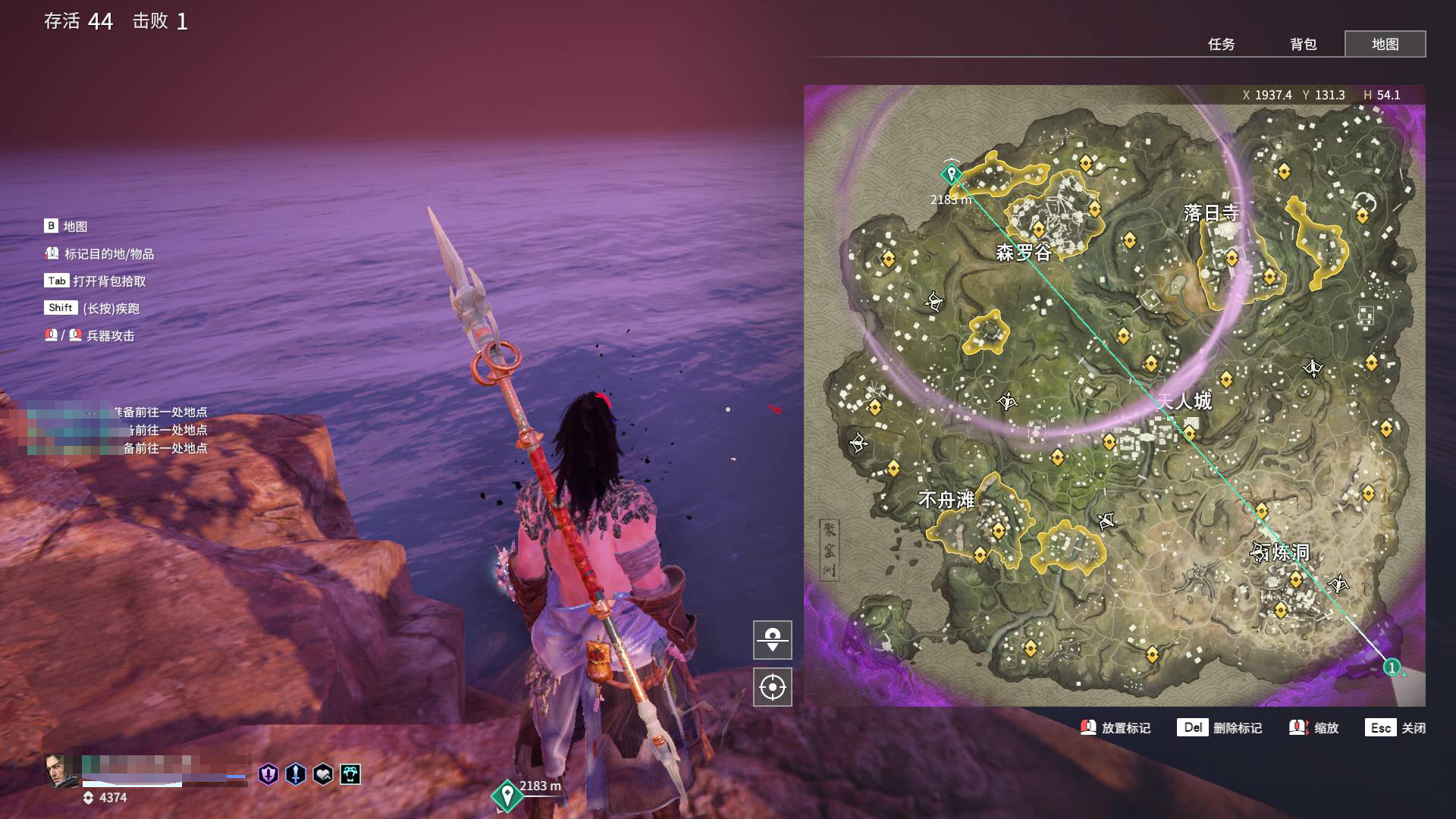Open the 背包 tab
This screenshot has width=1456, height=819.
point(1303,44)
